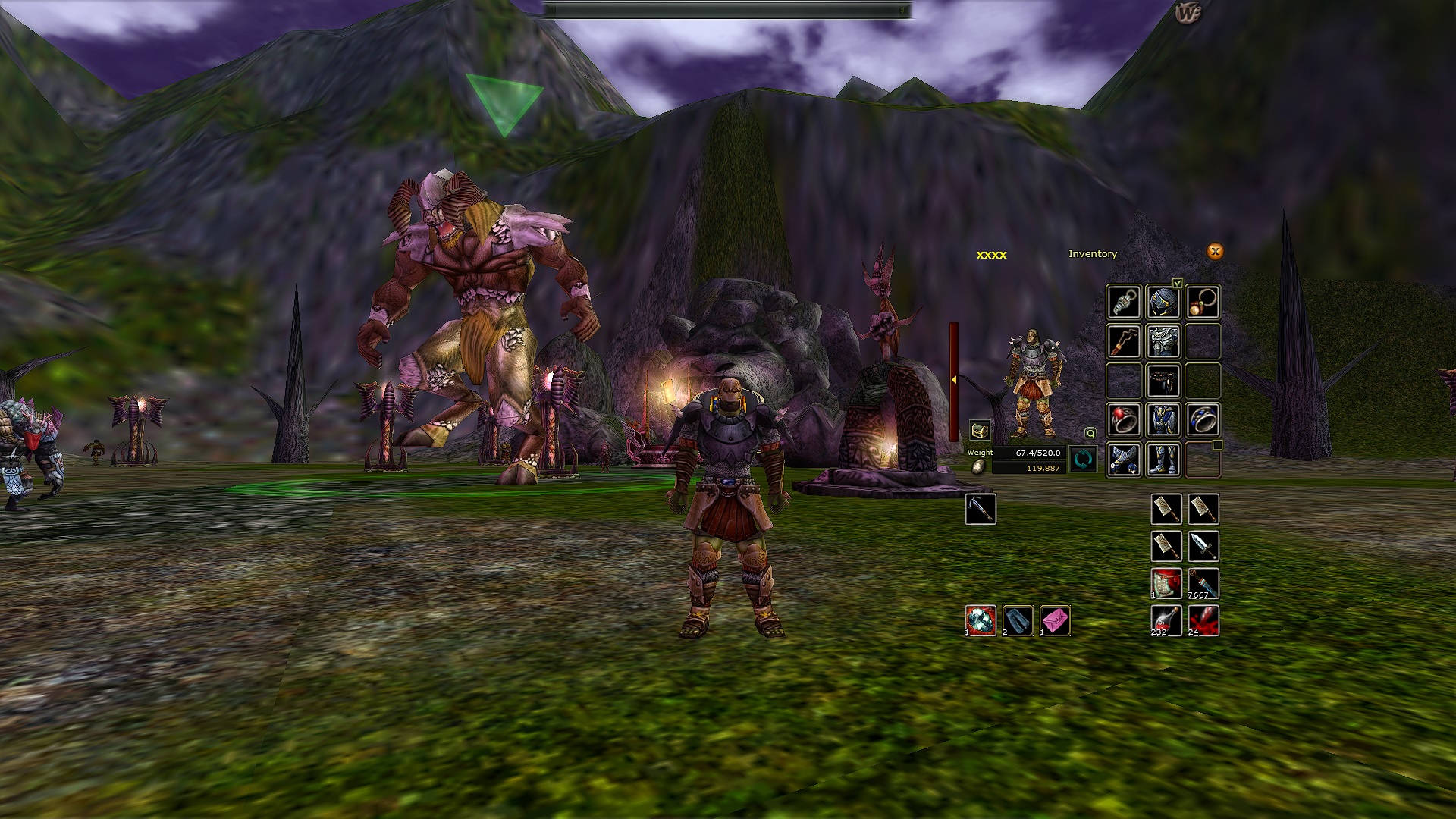Select the equipped gauntlets slot

(1124, 460)
